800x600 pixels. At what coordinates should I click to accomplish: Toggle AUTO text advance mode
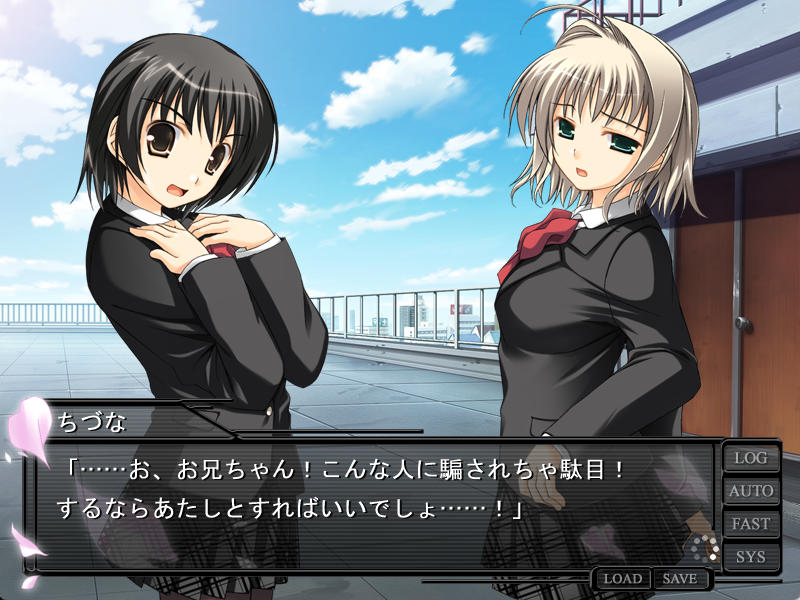(750, 491)
